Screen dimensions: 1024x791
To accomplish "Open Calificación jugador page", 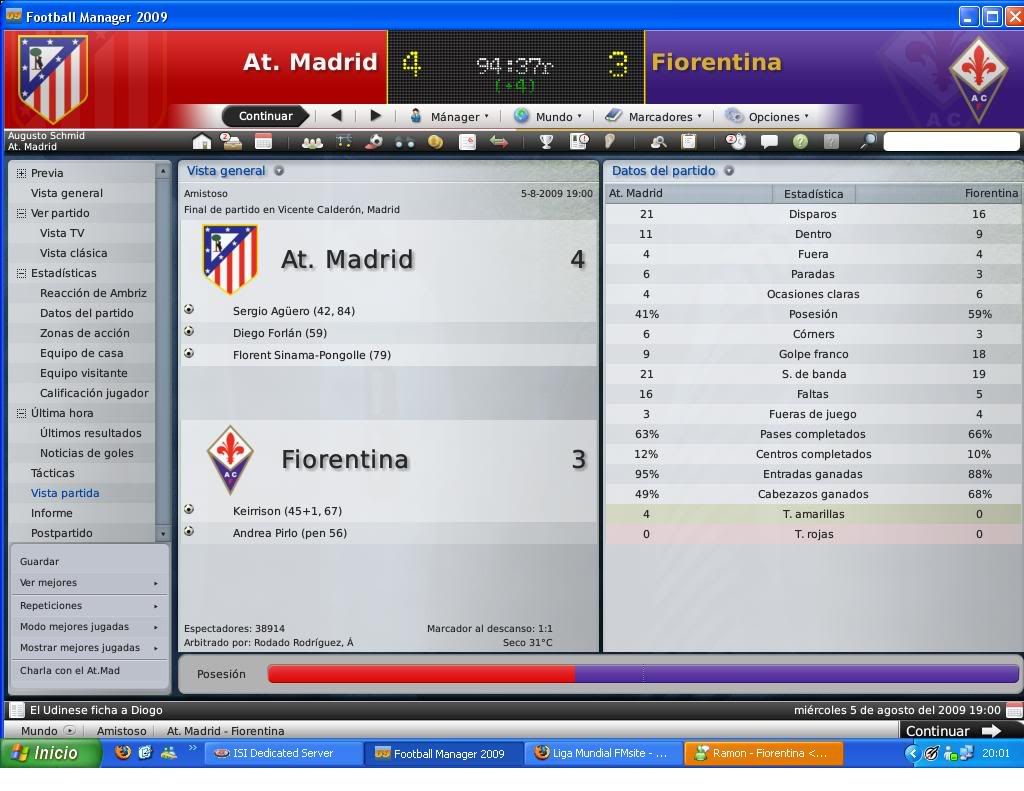I will pos(94,393).
